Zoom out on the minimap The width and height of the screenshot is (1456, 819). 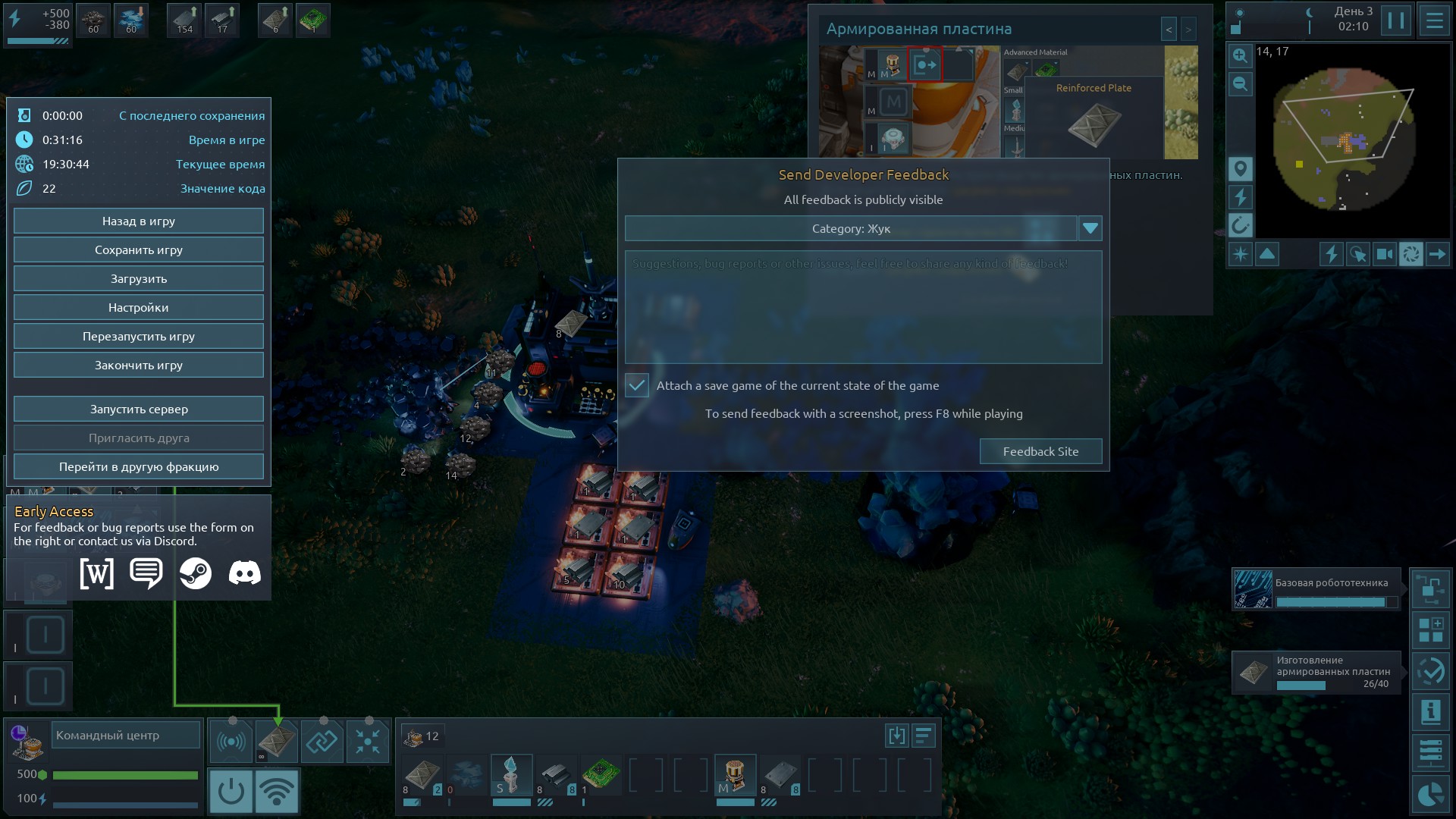click(1241, 84)
